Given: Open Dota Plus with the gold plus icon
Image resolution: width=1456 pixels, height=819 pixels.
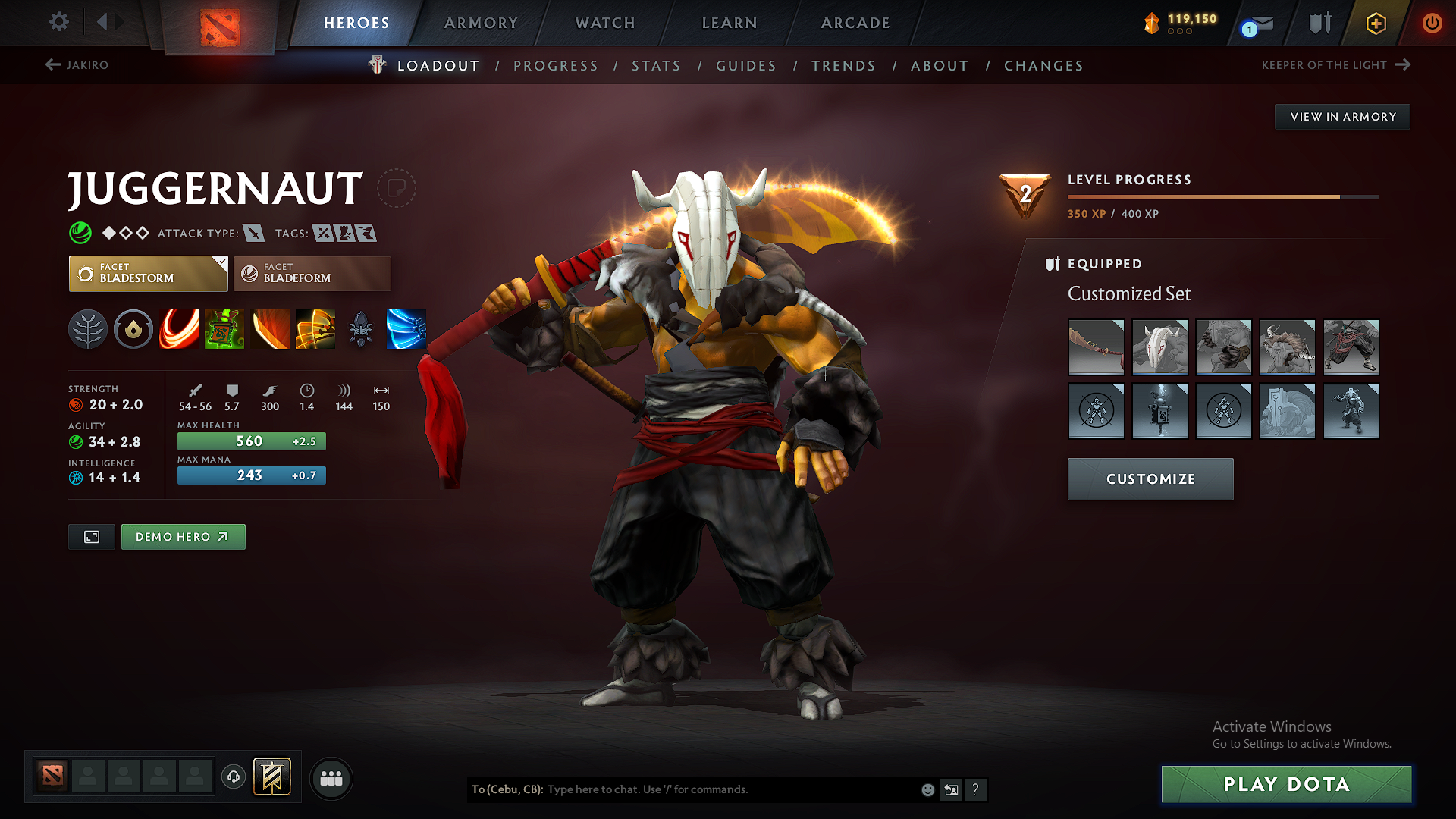Looking at the screenshot, I should click(1375, 24).
